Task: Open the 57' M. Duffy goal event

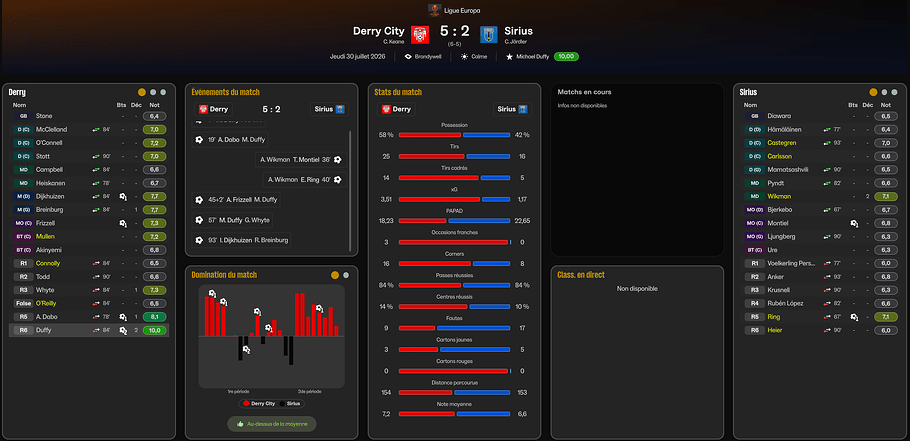Action: pyautogui.click(x=239, y=219)
